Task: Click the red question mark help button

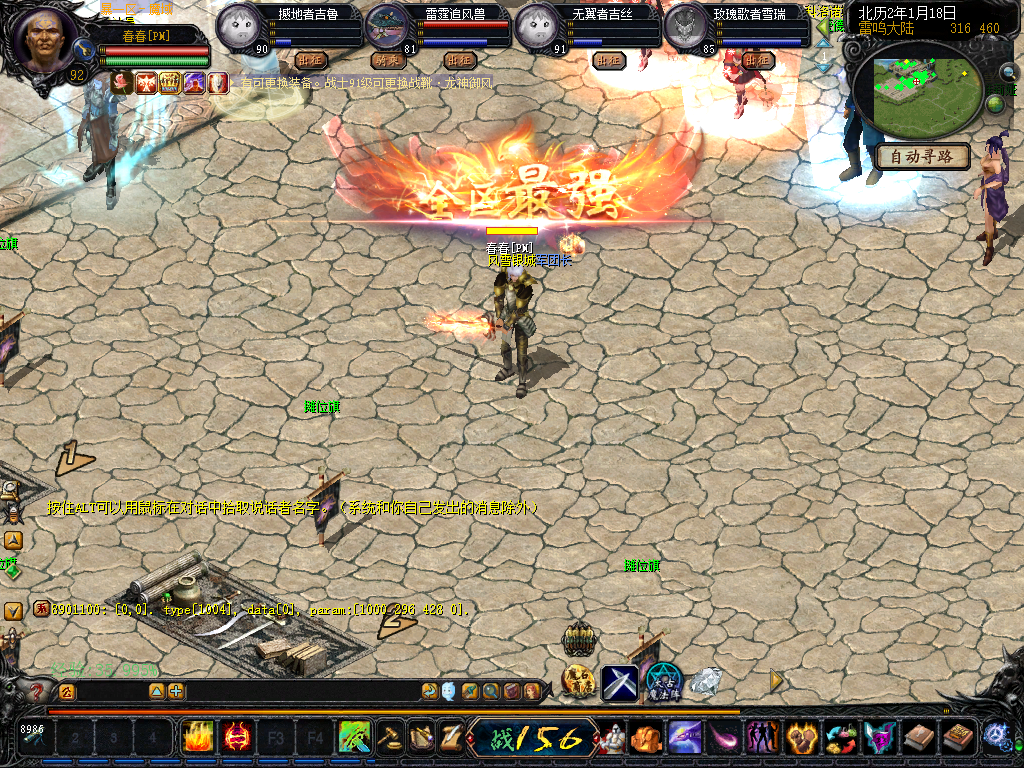Action: (x=37, y=691)
